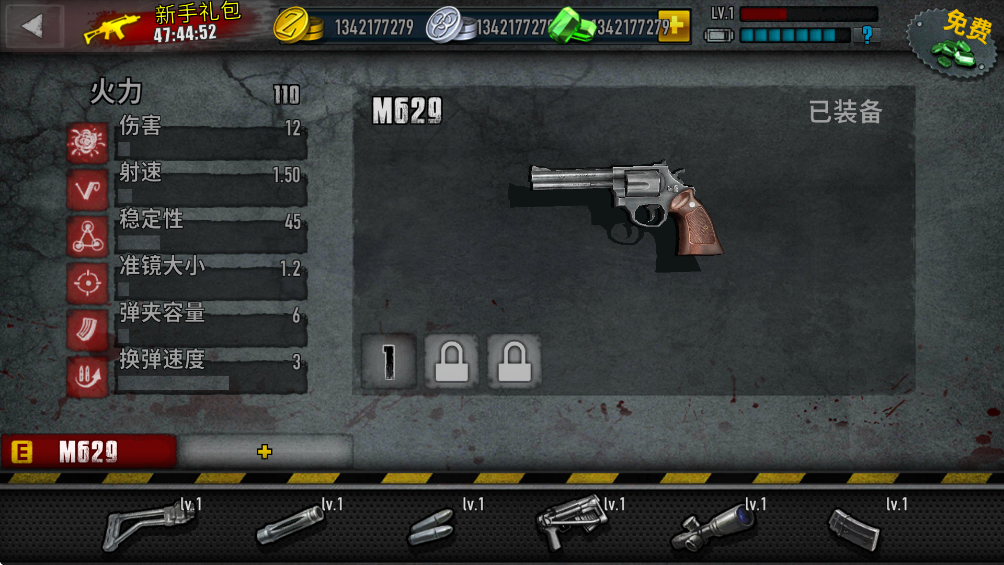Choose the gun body receiver upgrade part
1004x565 pixels.
[x=569, y=523]
